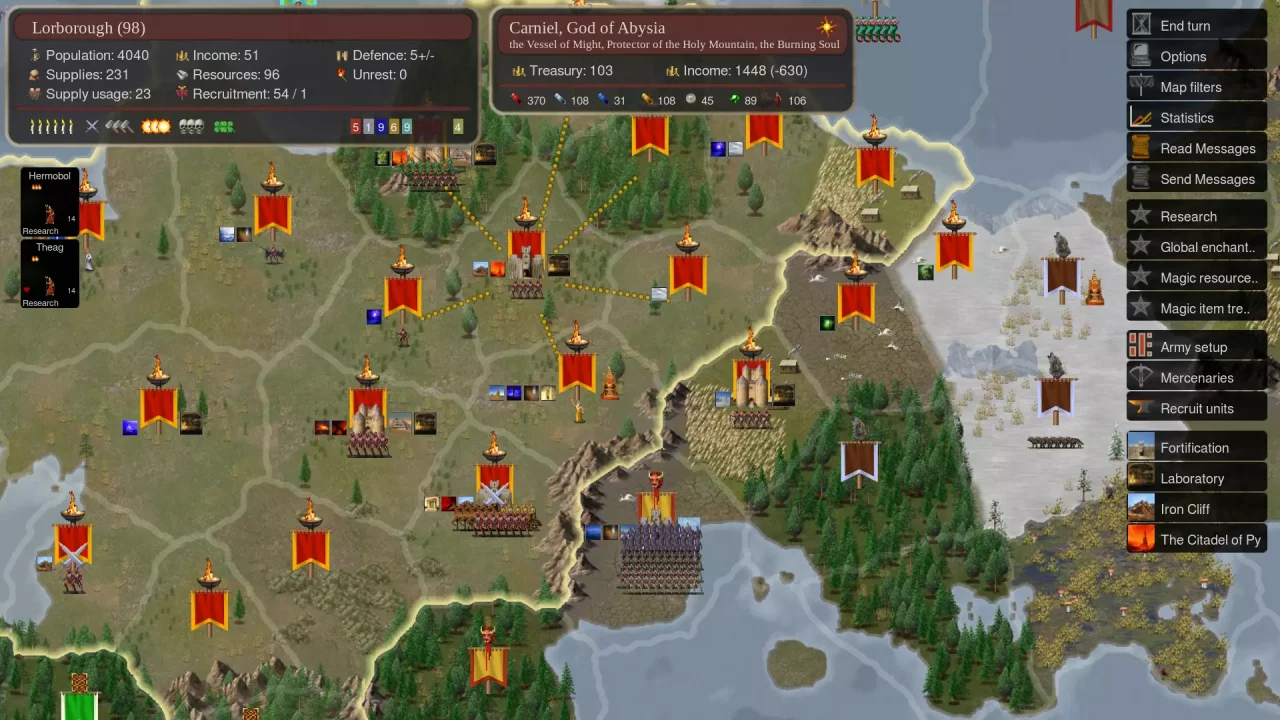Select the crossed swords icon in Lorborough's icon bar
1280x720 pixels.
pyautogui.click(x=93, y=126)
